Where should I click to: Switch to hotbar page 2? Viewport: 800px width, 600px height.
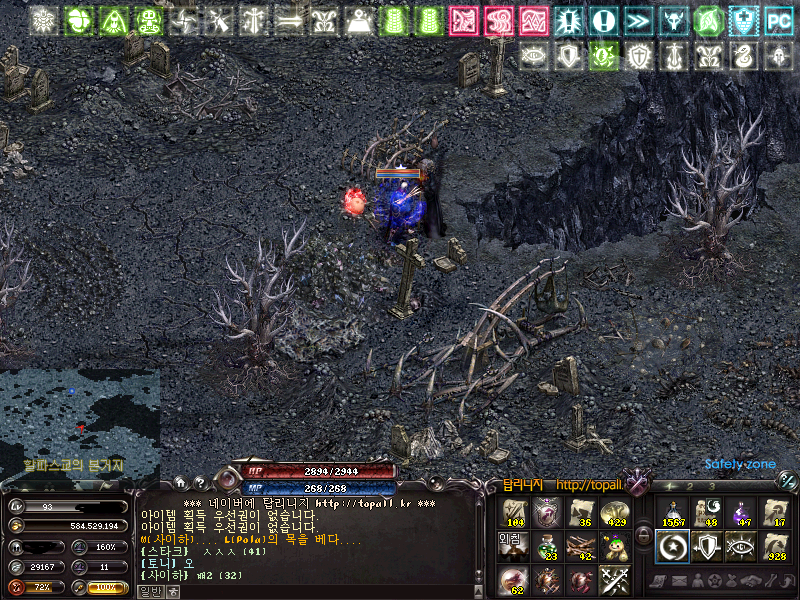[x=691, y=486]
